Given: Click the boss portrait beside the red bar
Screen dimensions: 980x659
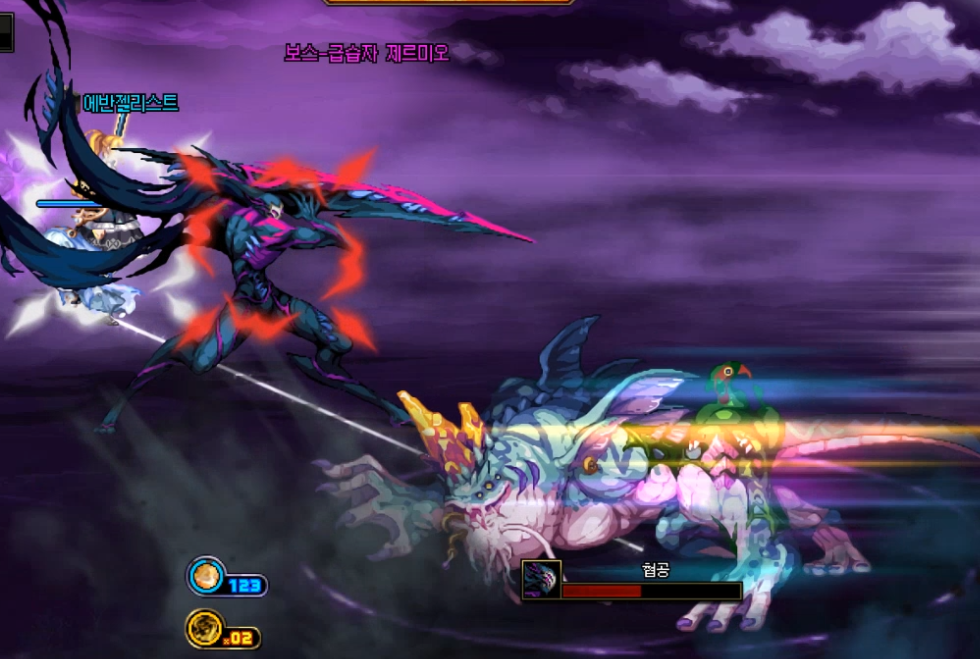Looking at the screenshot, I should pyautogui.click(x=541, y=580).
